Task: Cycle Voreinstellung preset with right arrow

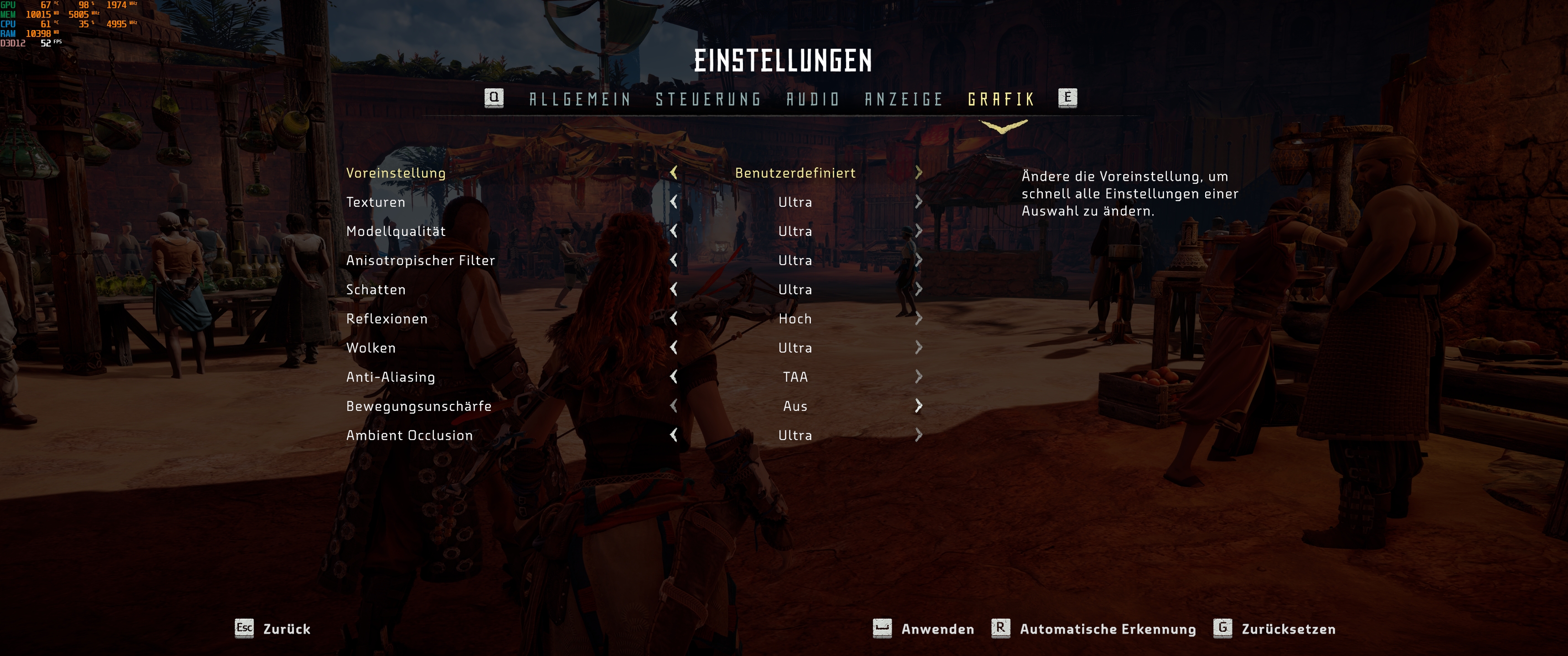Action: click(918, 173)
